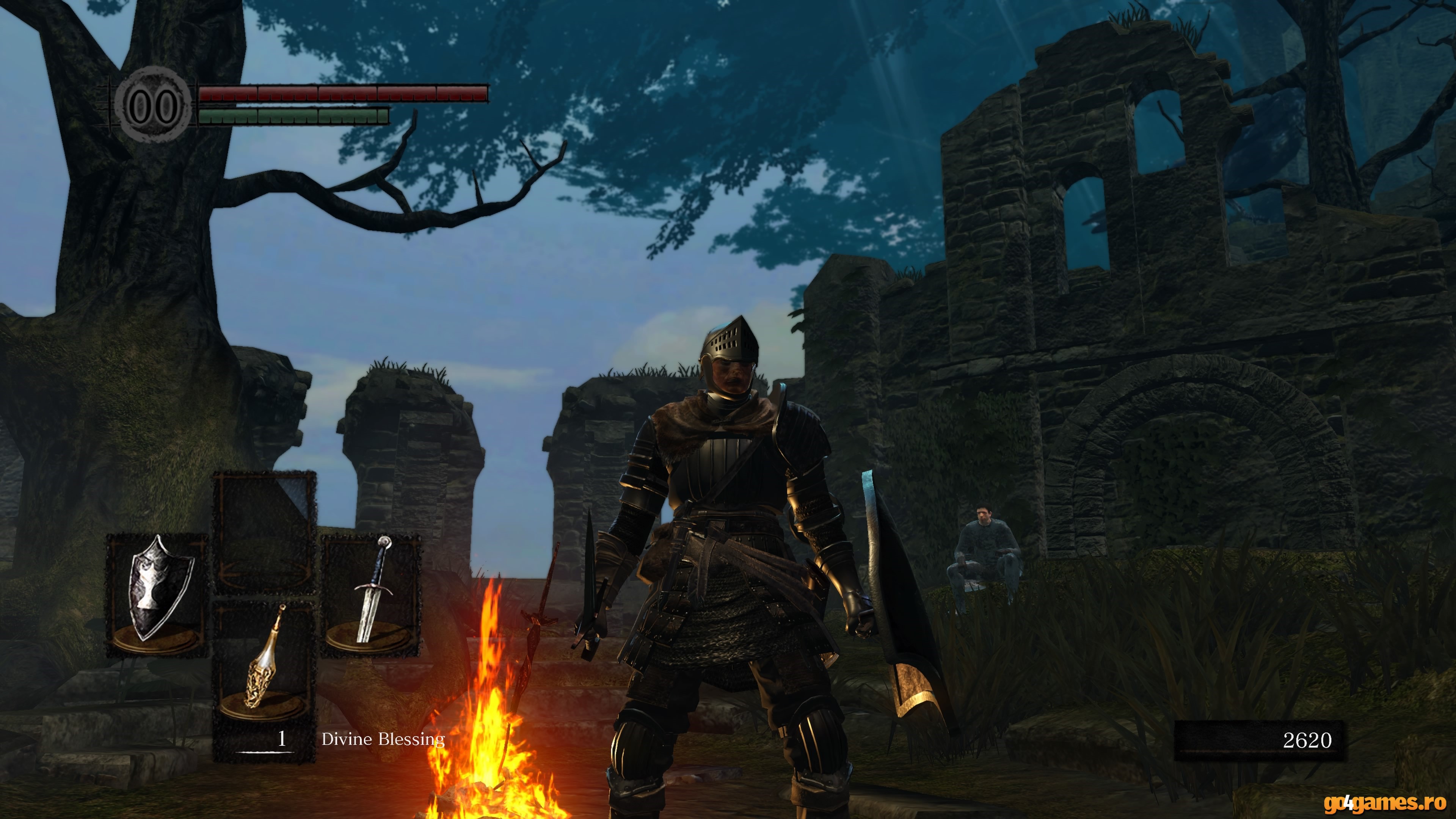Screen dimensions: 1456x819
Task: Select the crest shield equipment slot
Action: click(157, 595)
